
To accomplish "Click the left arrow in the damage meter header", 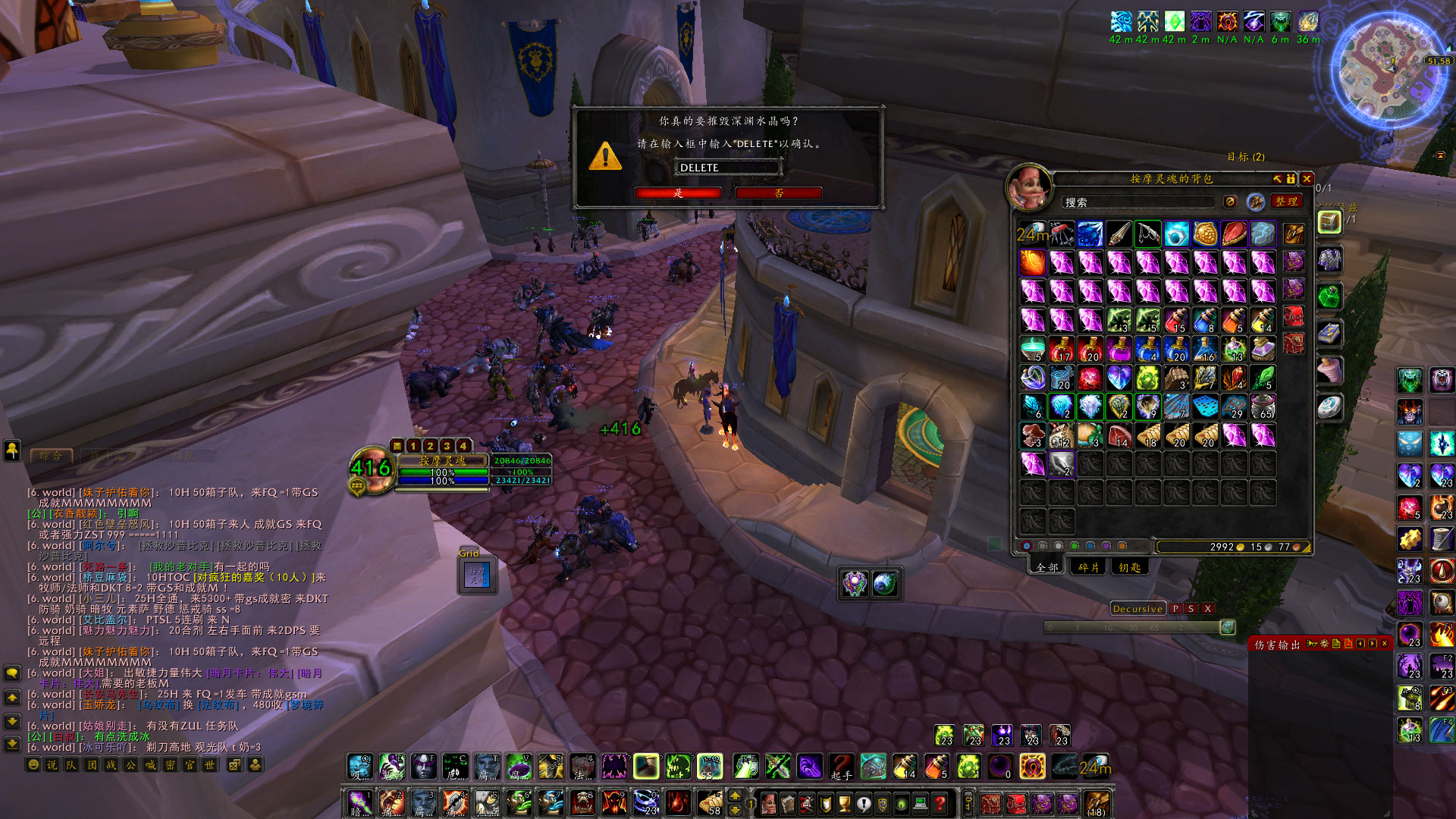I will tap(1360, 643).
